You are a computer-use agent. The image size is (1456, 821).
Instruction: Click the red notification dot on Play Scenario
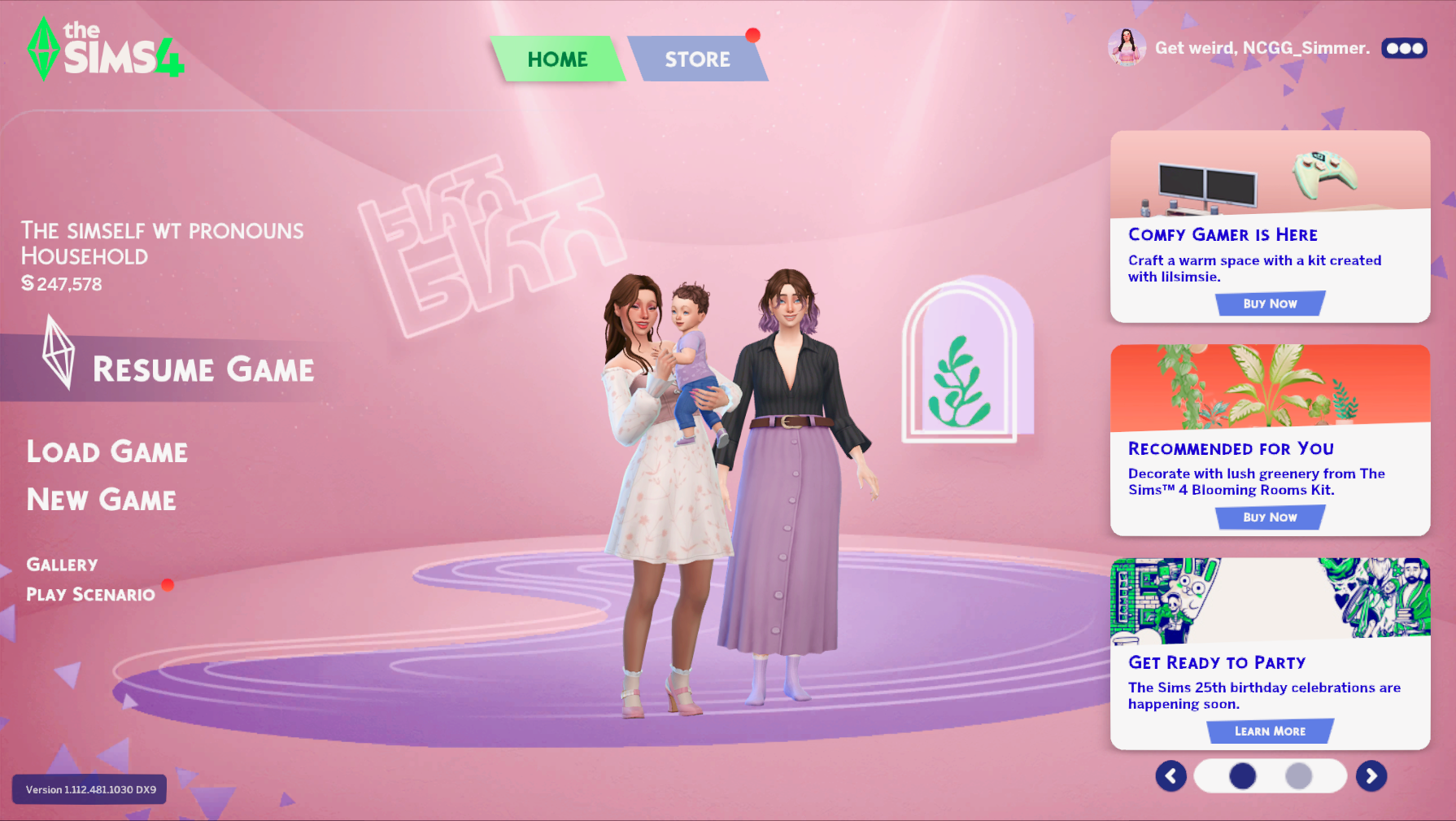[168, 583]
